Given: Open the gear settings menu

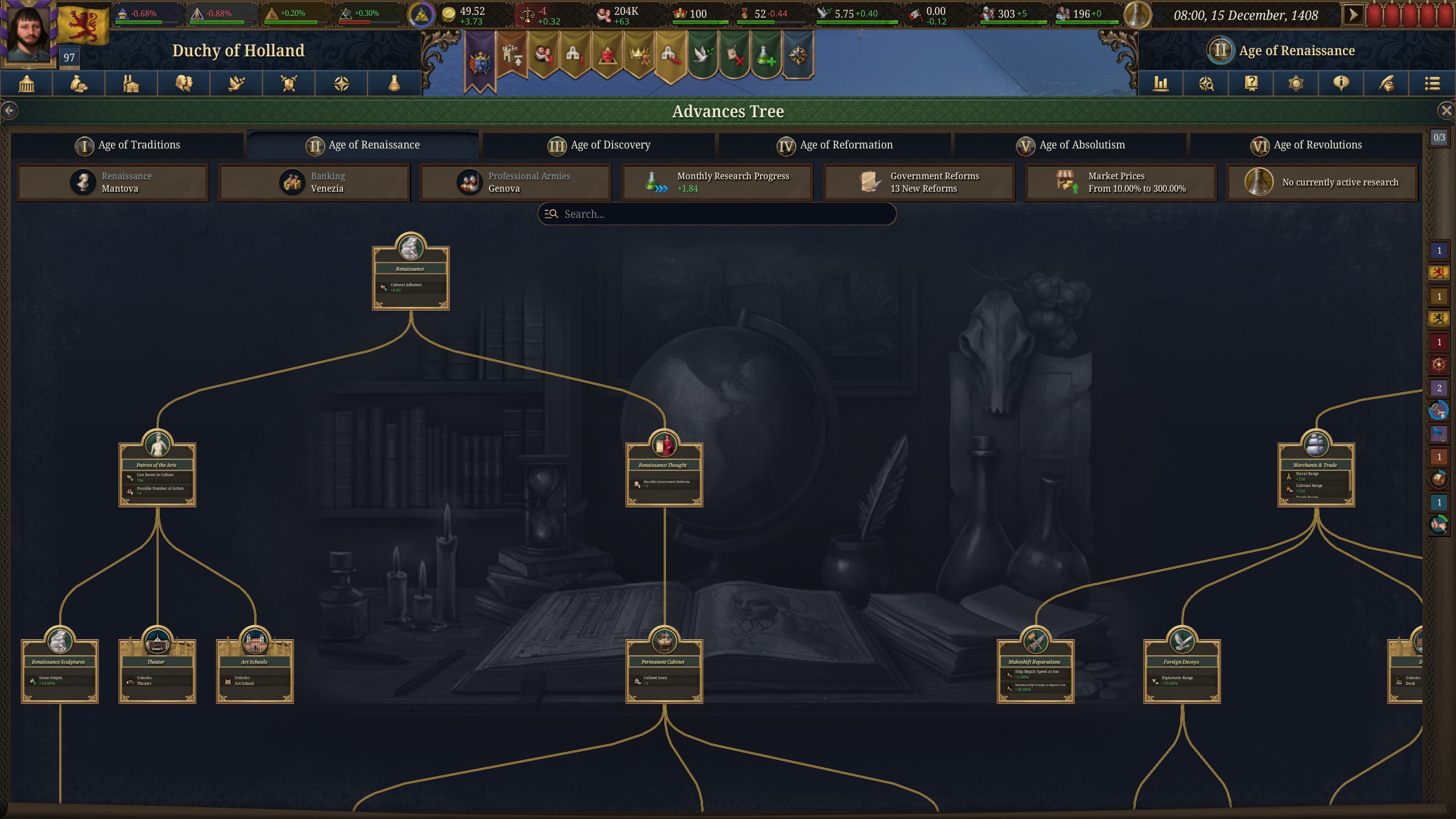Looking at the screenshot, I should (x=1296, y=84).
